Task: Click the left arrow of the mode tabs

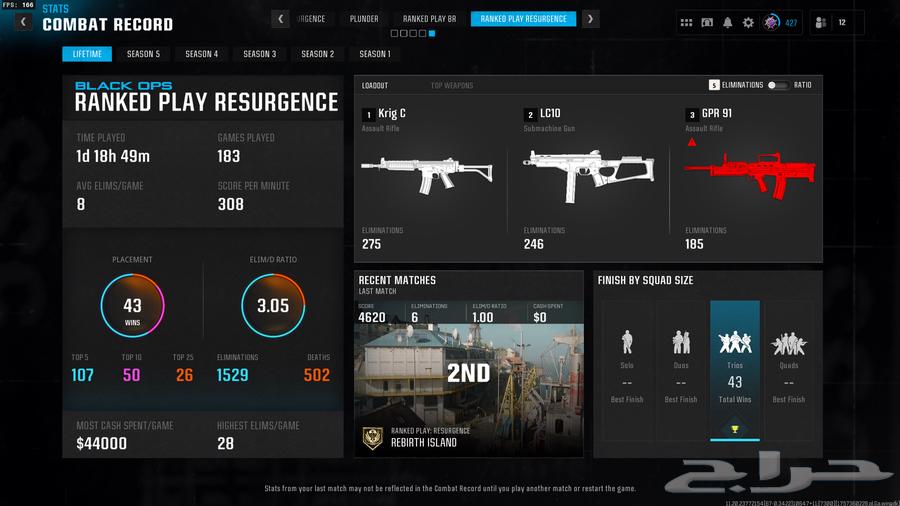Action: (281, 19)
